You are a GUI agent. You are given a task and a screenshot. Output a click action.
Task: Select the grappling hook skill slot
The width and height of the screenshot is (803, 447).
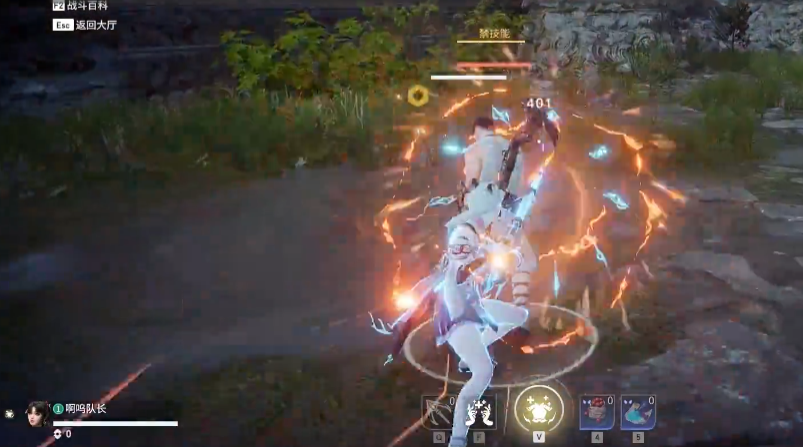[439, 411]
